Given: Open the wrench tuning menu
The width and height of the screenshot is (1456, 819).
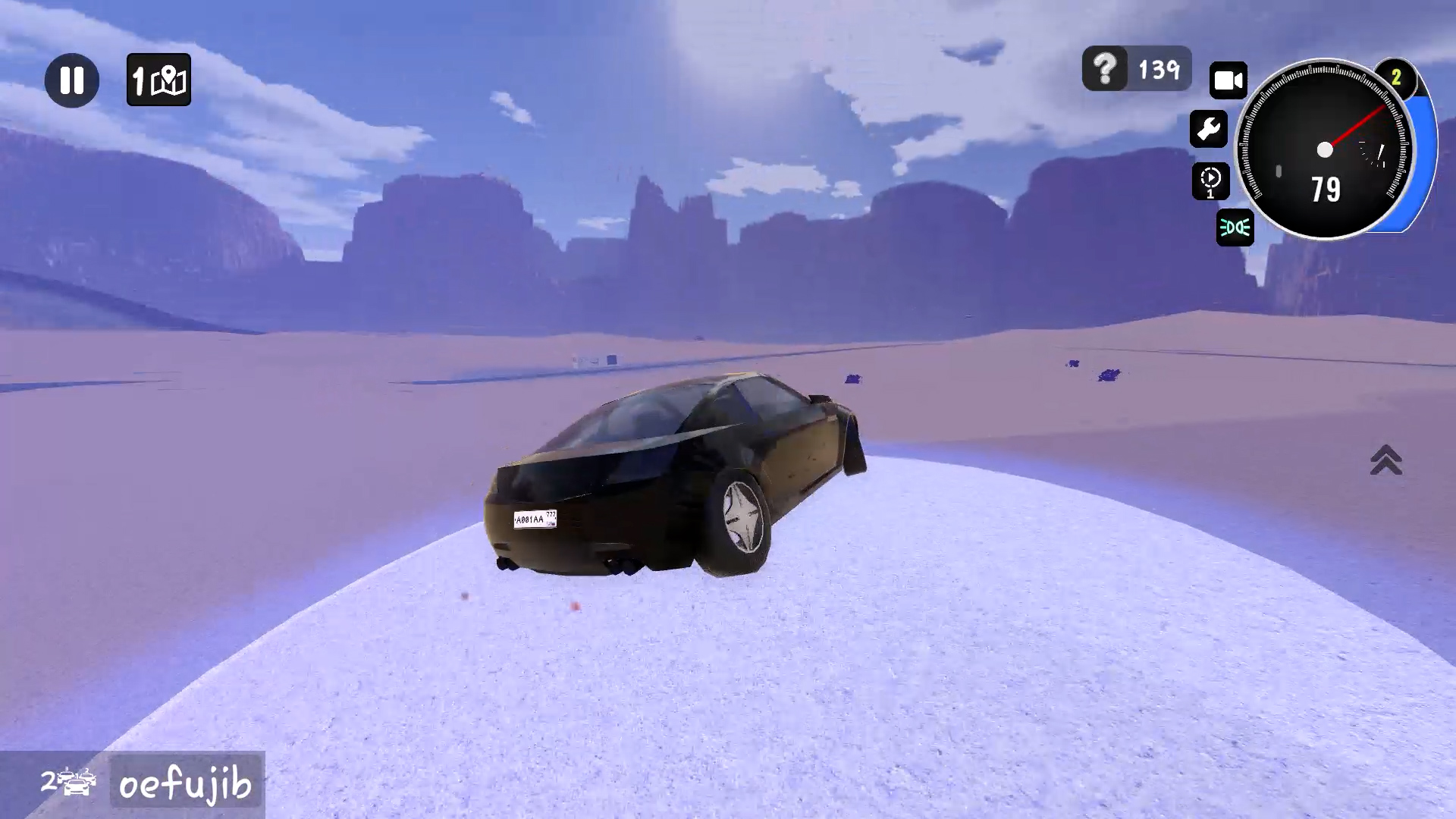Looking at the screenshot, I should 1210,130.
